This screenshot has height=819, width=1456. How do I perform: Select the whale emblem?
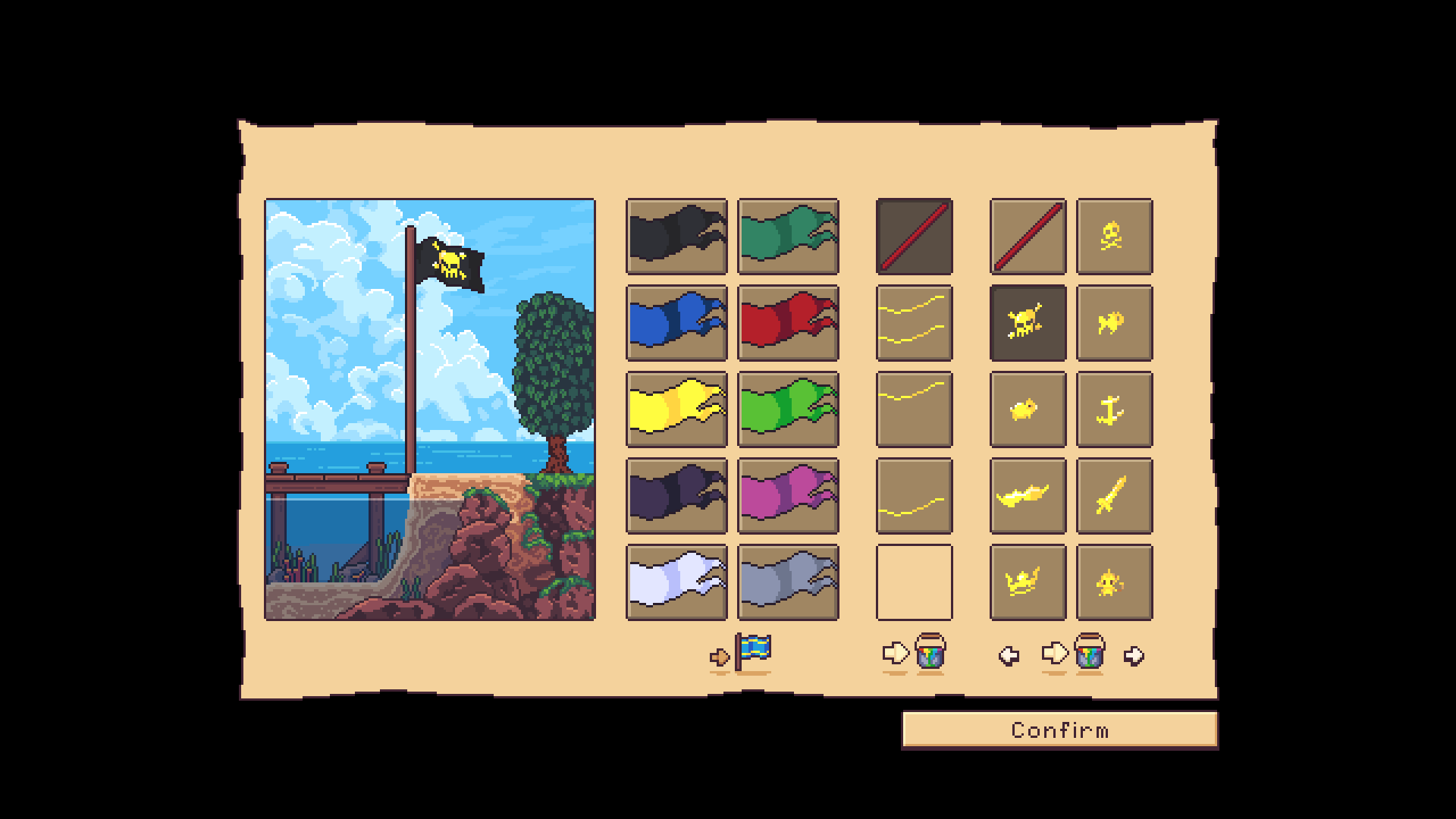point(1028,497)
